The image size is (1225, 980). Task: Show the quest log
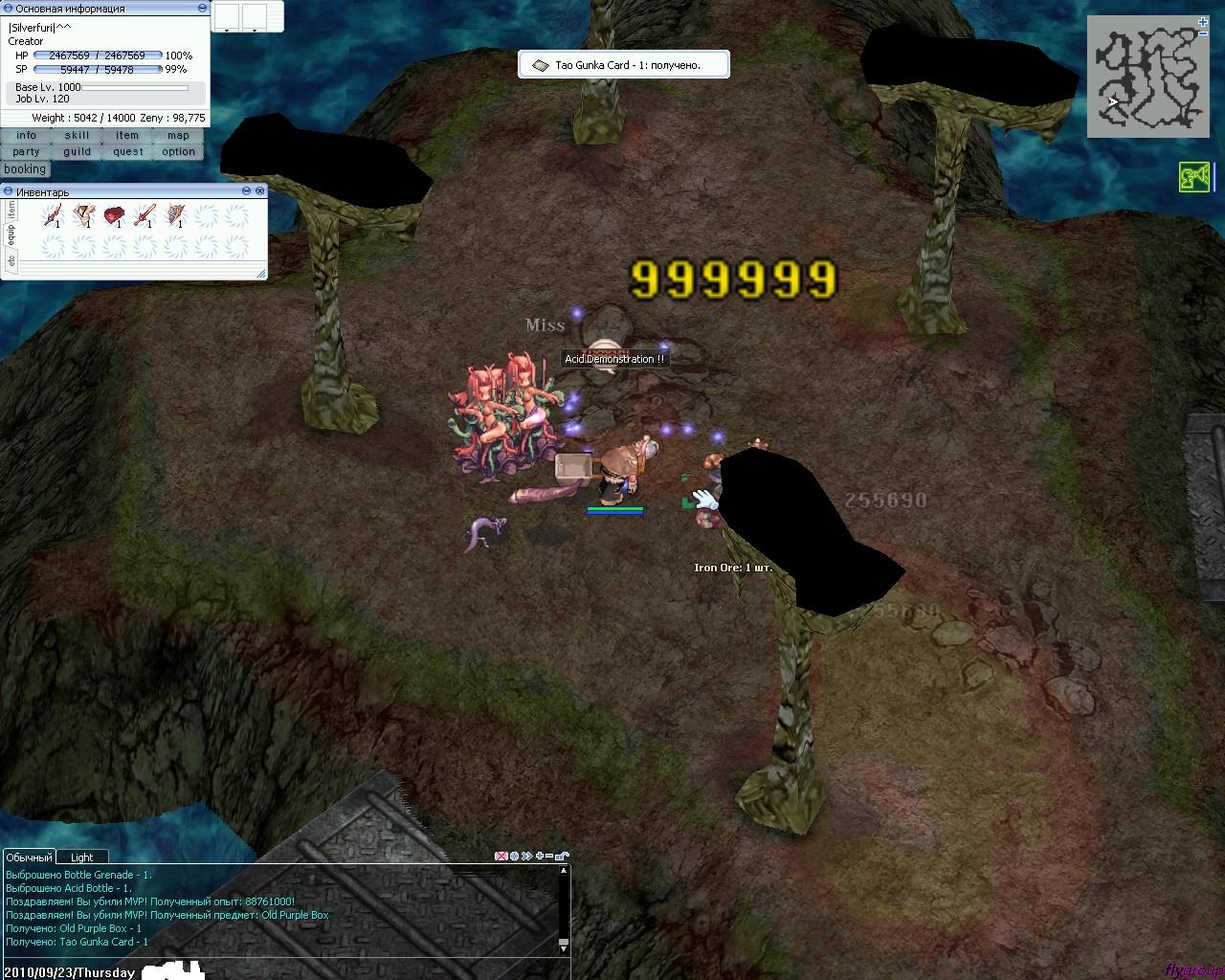click(127, 152)
